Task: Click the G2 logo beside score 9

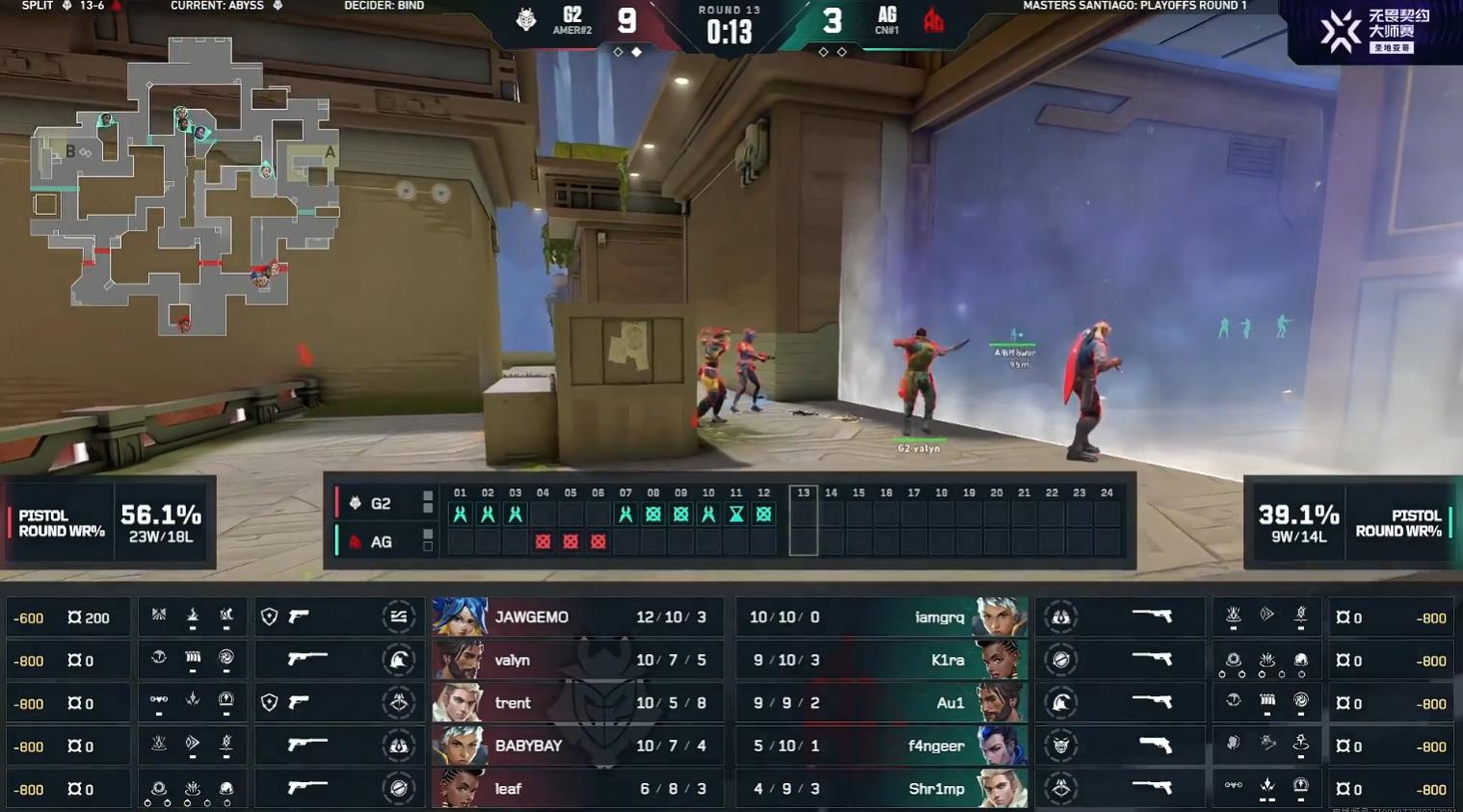Action: pyautogui.click(x=526, y=19)
